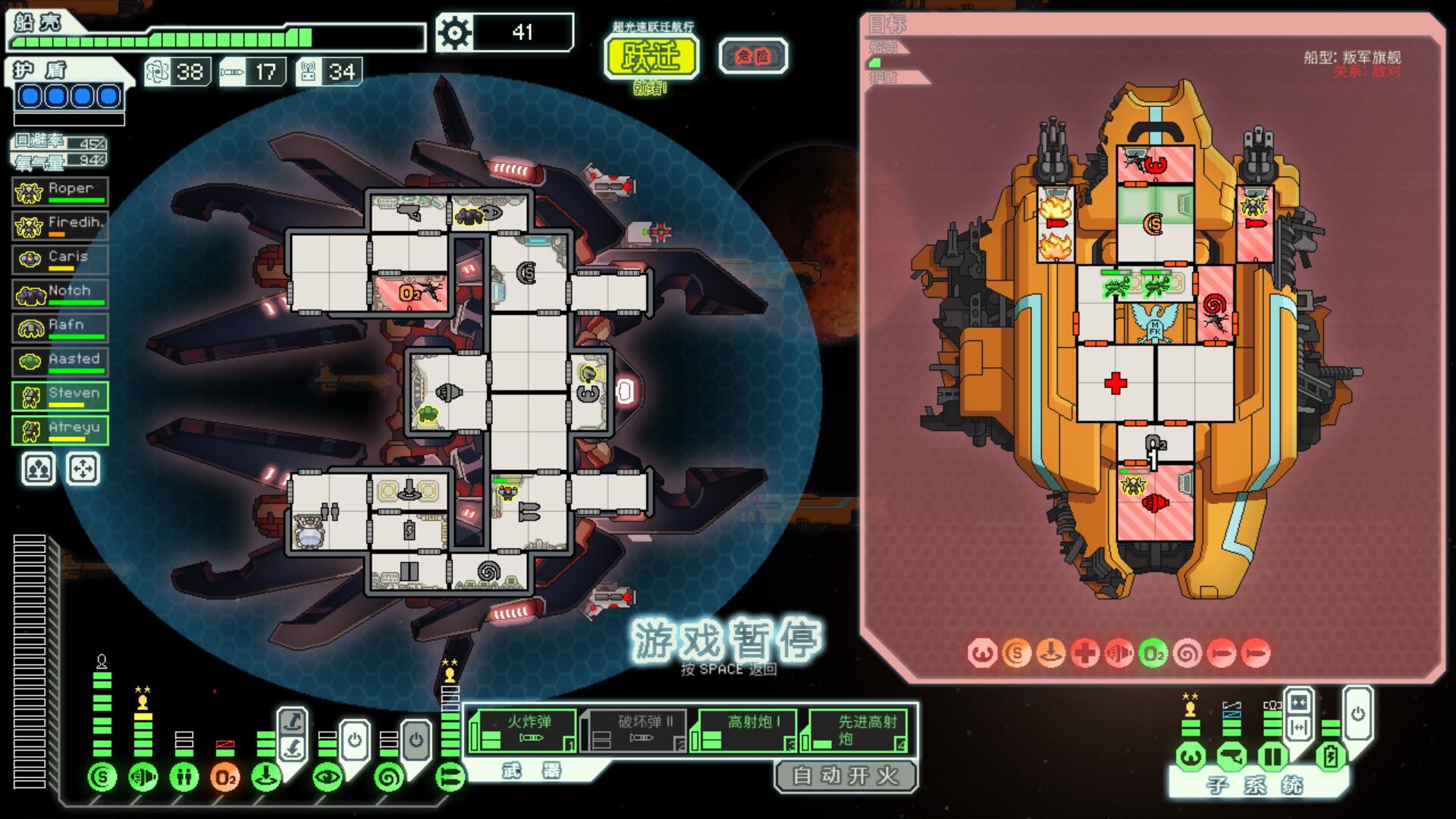The width and height of the screenshot is (1456, 819).
Task: Select crew member Notch
Action: coord(61,294)
